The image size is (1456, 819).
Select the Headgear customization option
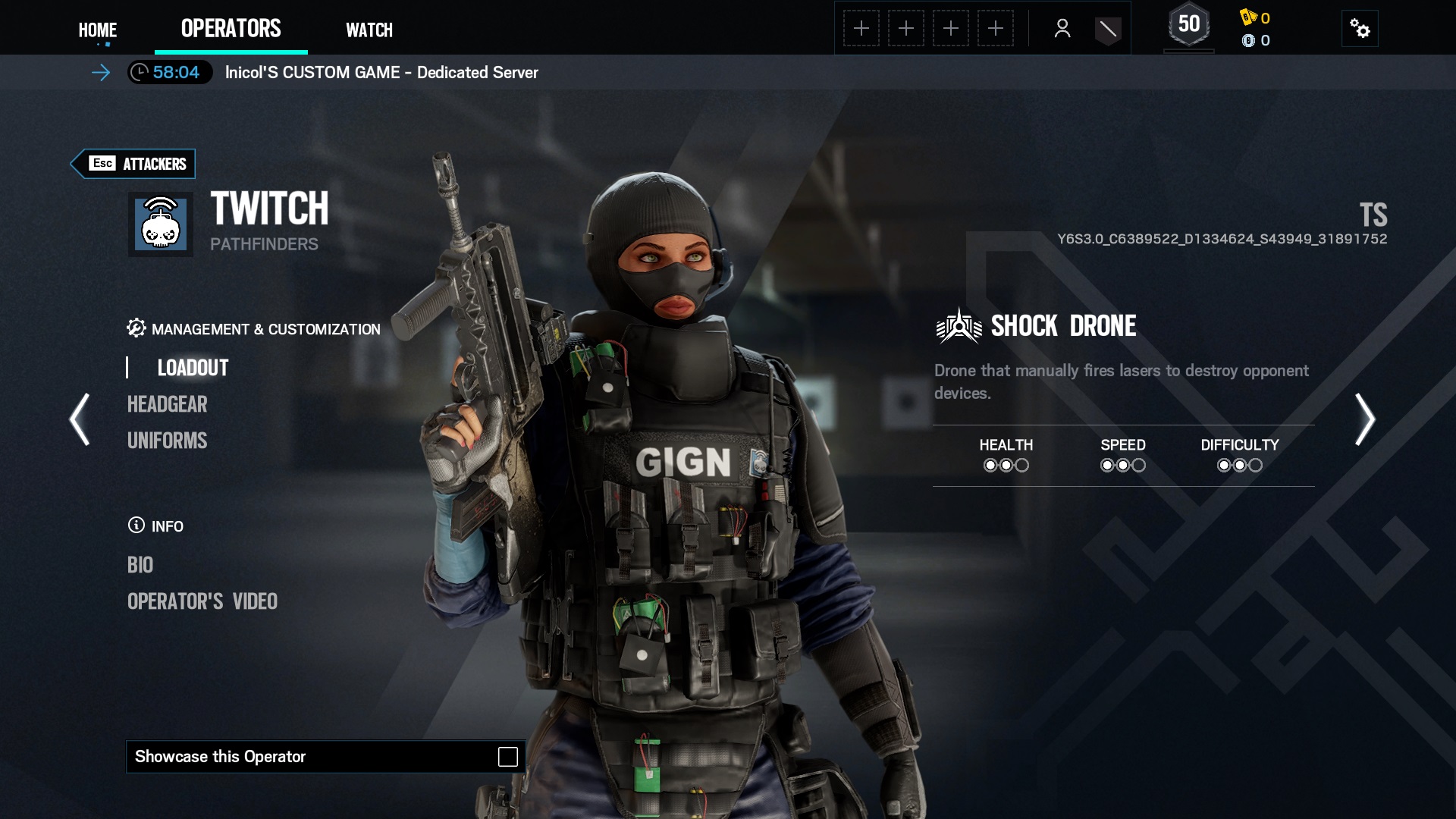[x=167, y=404]
